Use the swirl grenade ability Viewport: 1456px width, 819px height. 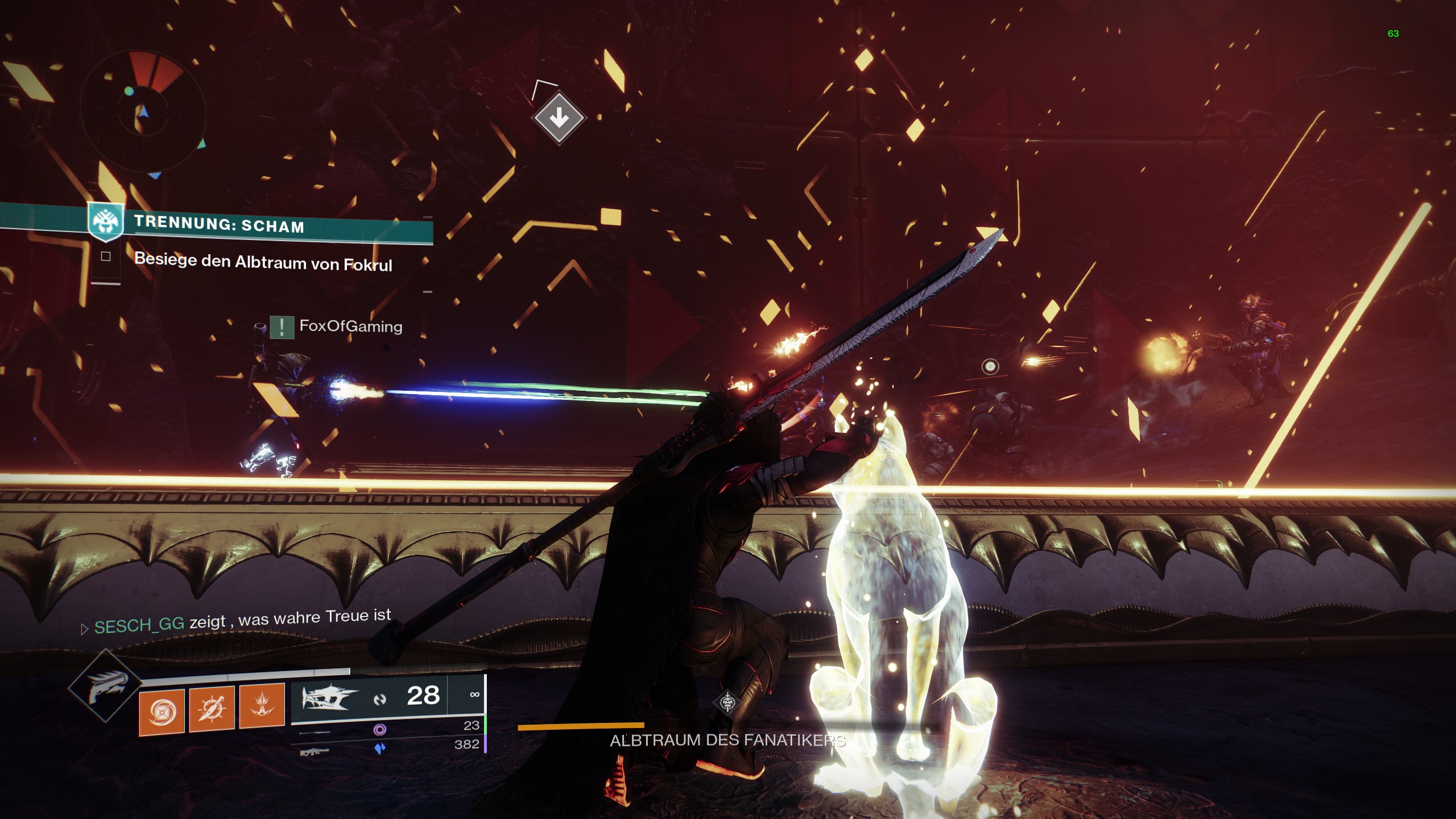coord(162,711)
